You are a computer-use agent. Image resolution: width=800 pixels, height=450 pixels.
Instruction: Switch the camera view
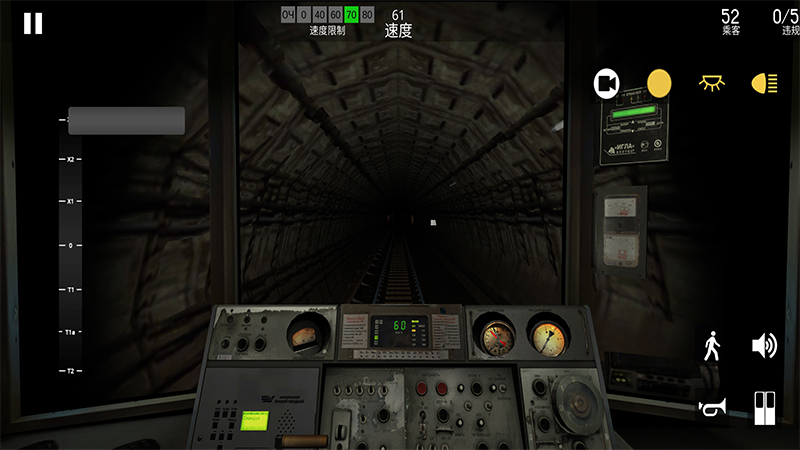[x=607, y=83]
